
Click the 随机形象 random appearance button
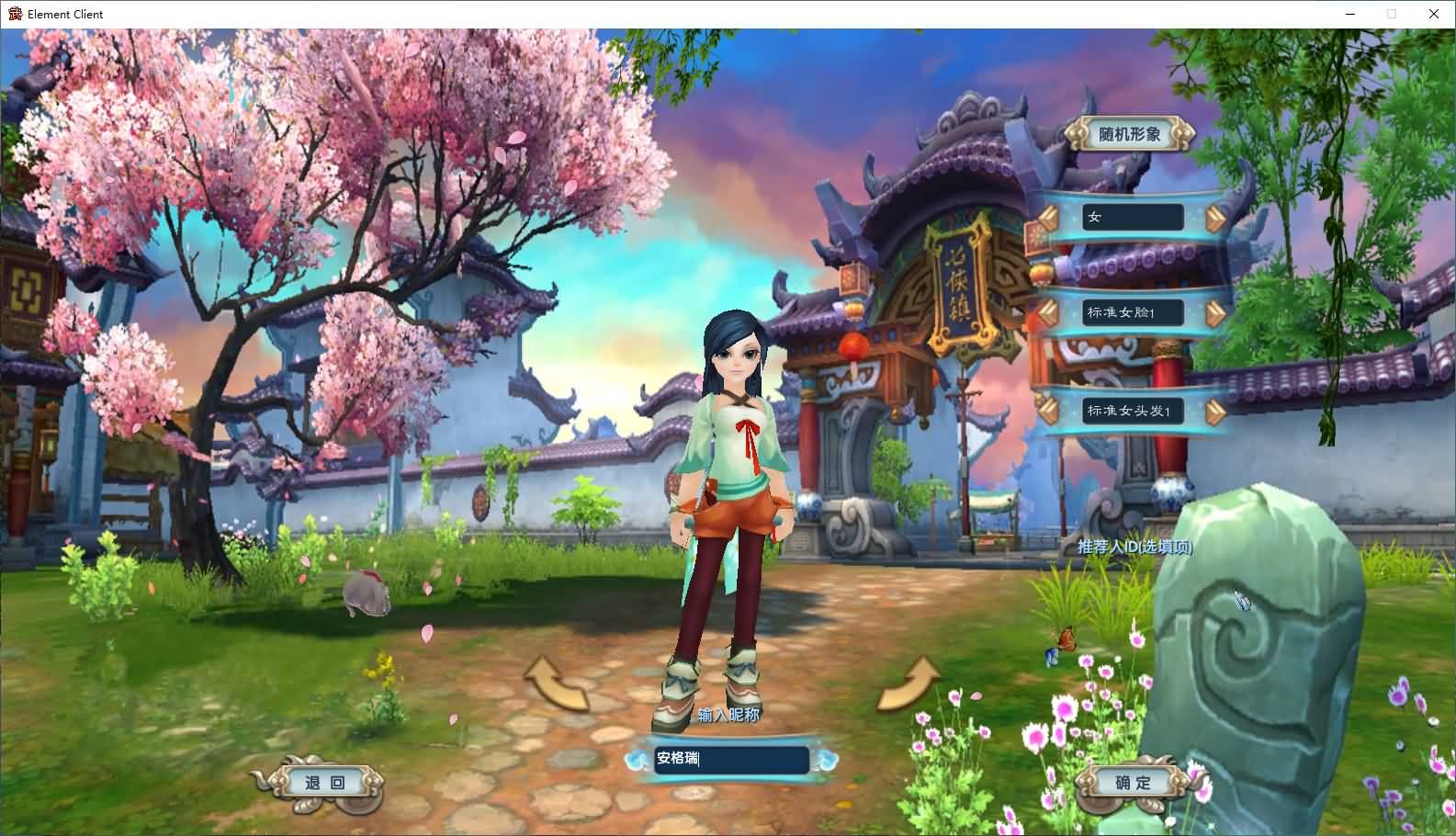click(1130, 134)
